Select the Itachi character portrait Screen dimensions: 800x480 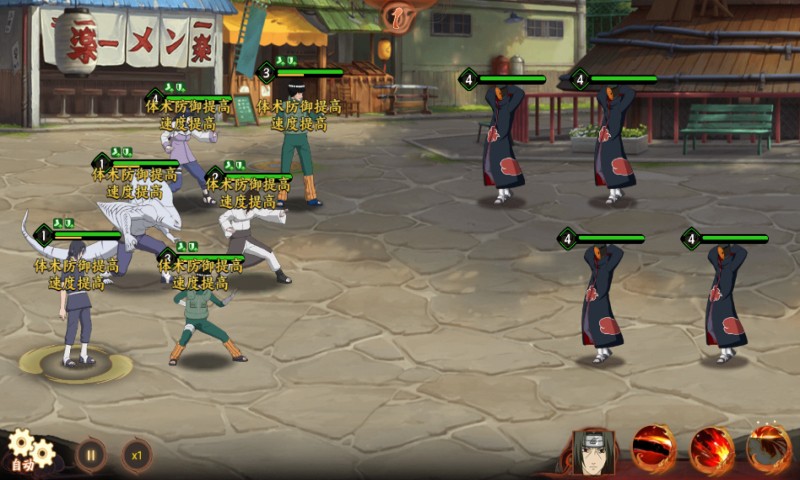tap(594, 452)
